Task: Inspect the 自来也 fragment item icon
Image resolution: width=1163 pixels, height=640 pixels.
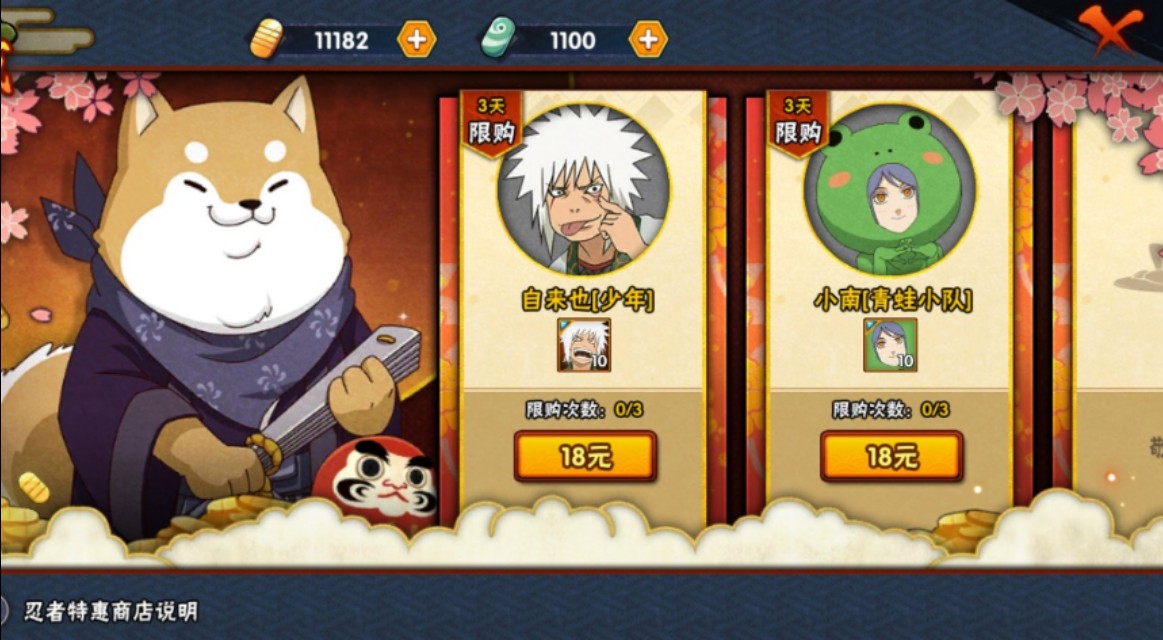Action: [584, 345]
